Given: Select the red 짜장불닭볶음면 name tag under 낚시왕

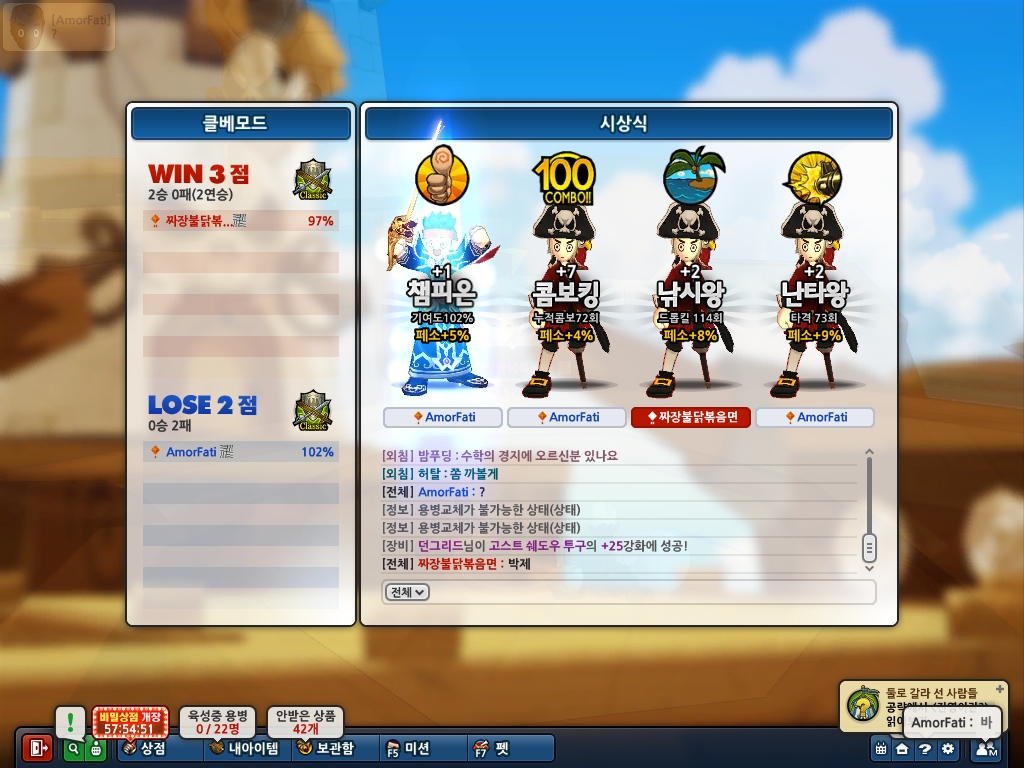Looking at the screenshot, I should click(x=691, y=417).
